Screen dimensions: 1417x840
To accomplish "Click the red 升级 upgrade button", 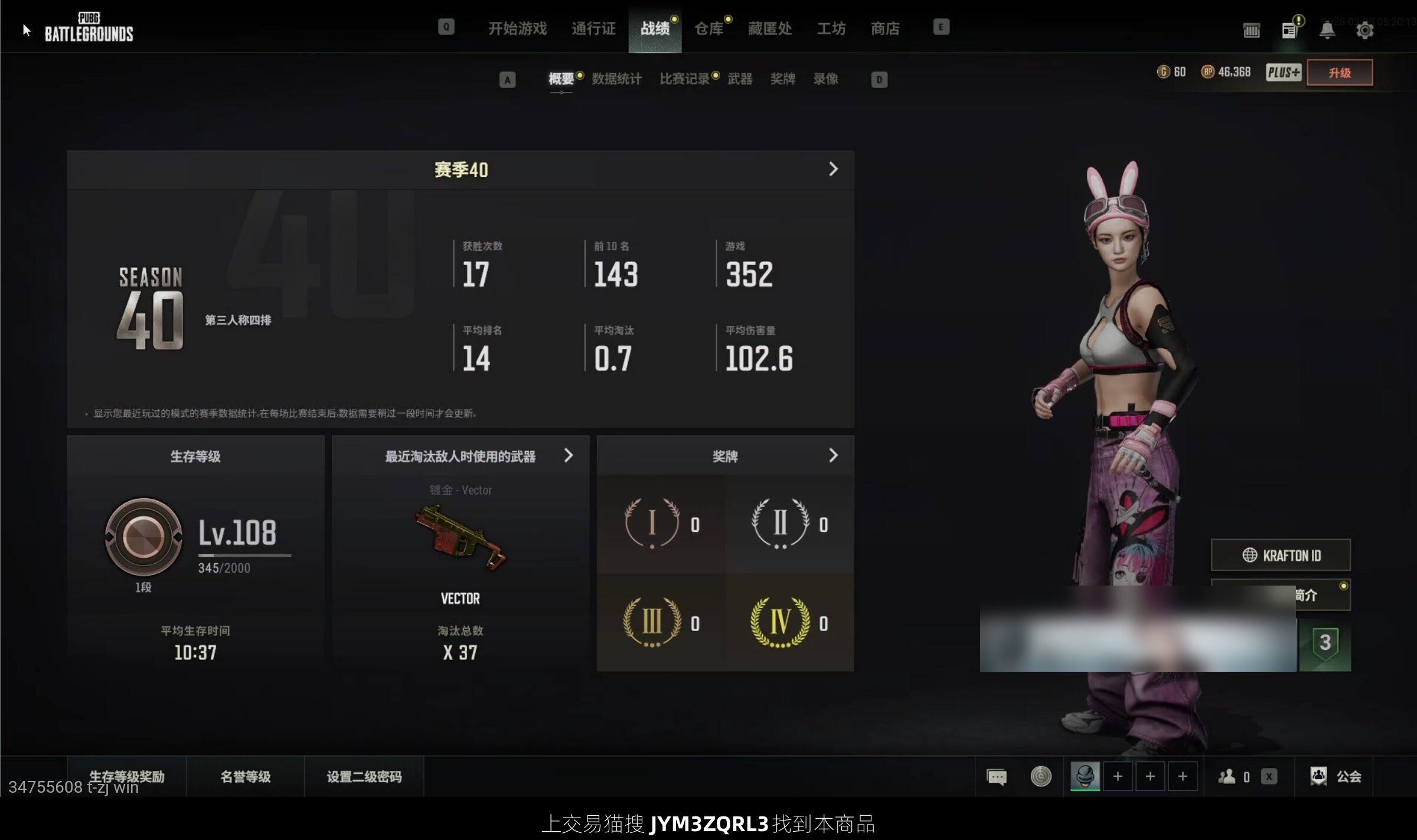I will point(1339,73).
